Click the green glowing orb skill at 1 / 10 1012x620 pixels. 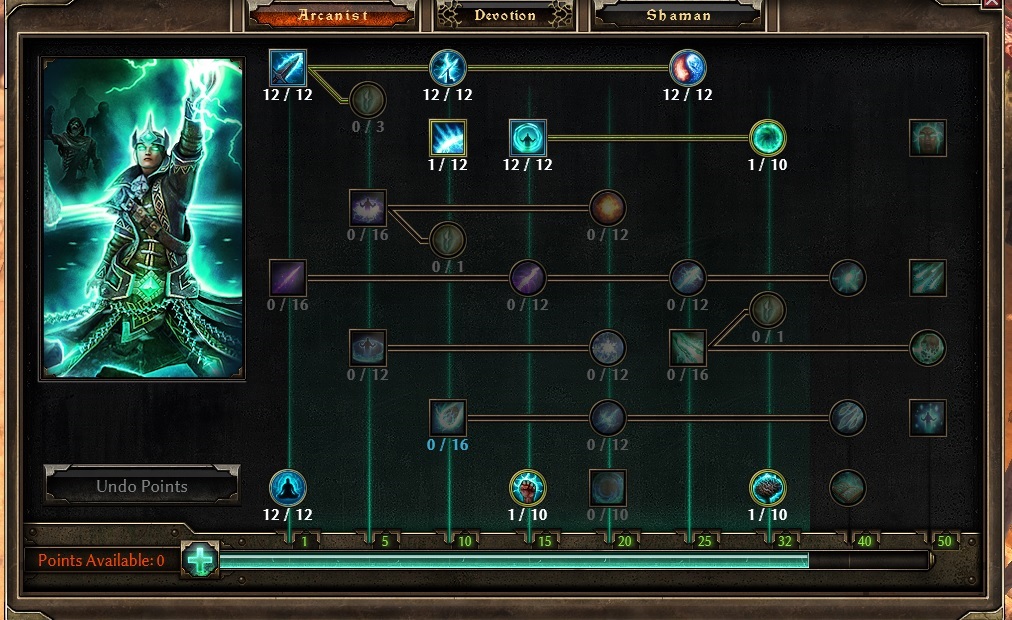coord(768,138)
